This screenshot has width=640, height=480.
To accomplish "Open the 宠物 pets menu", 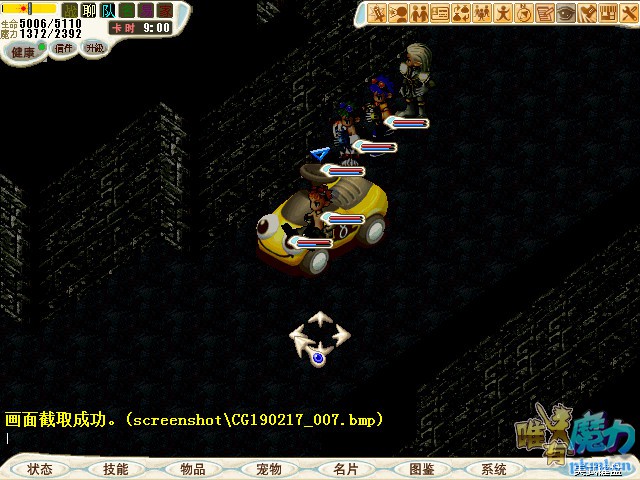I will tap(268, 468).
